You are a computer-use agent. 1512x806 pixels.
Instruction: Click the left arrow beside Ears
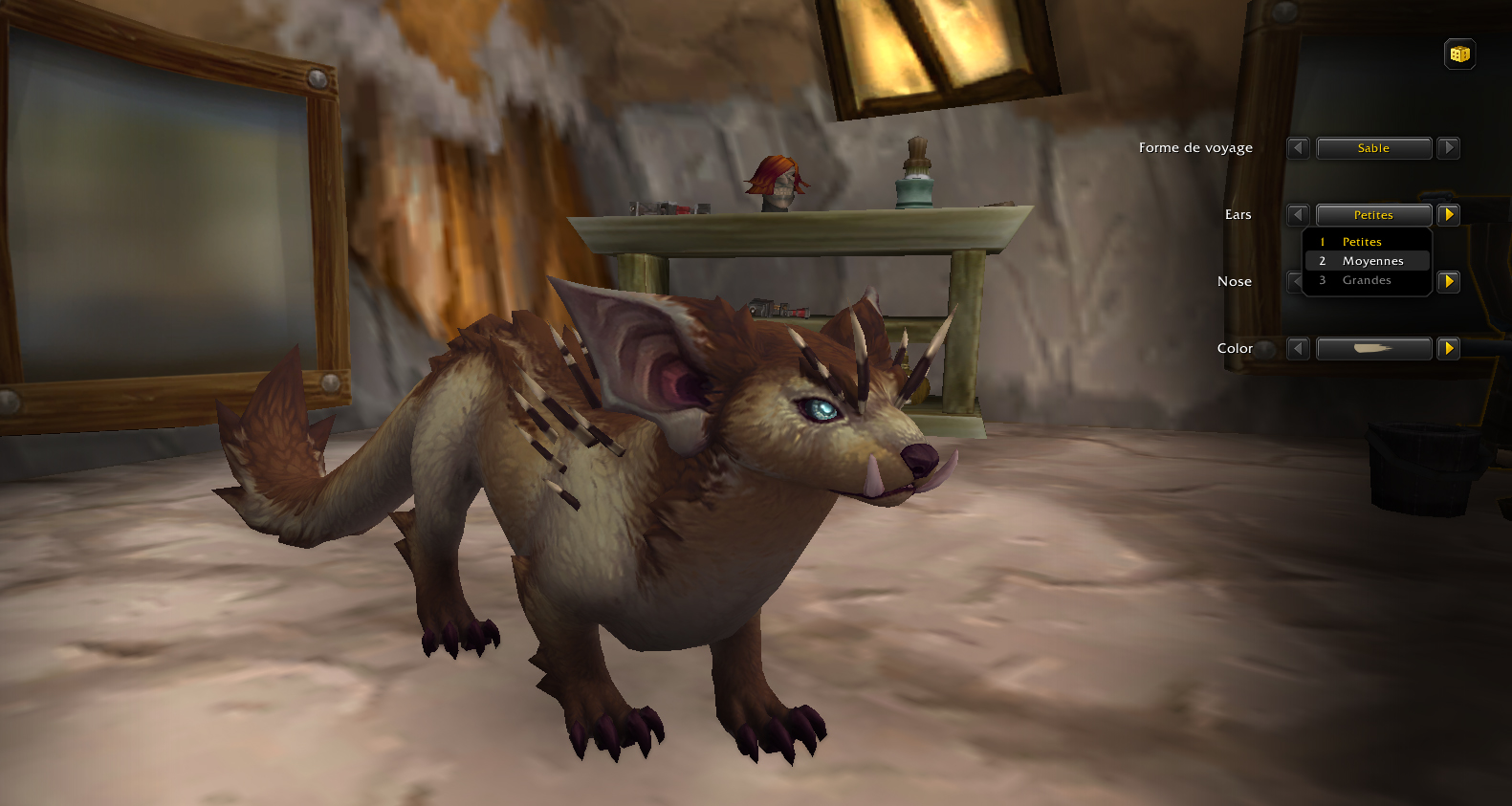pos(1298,214)
